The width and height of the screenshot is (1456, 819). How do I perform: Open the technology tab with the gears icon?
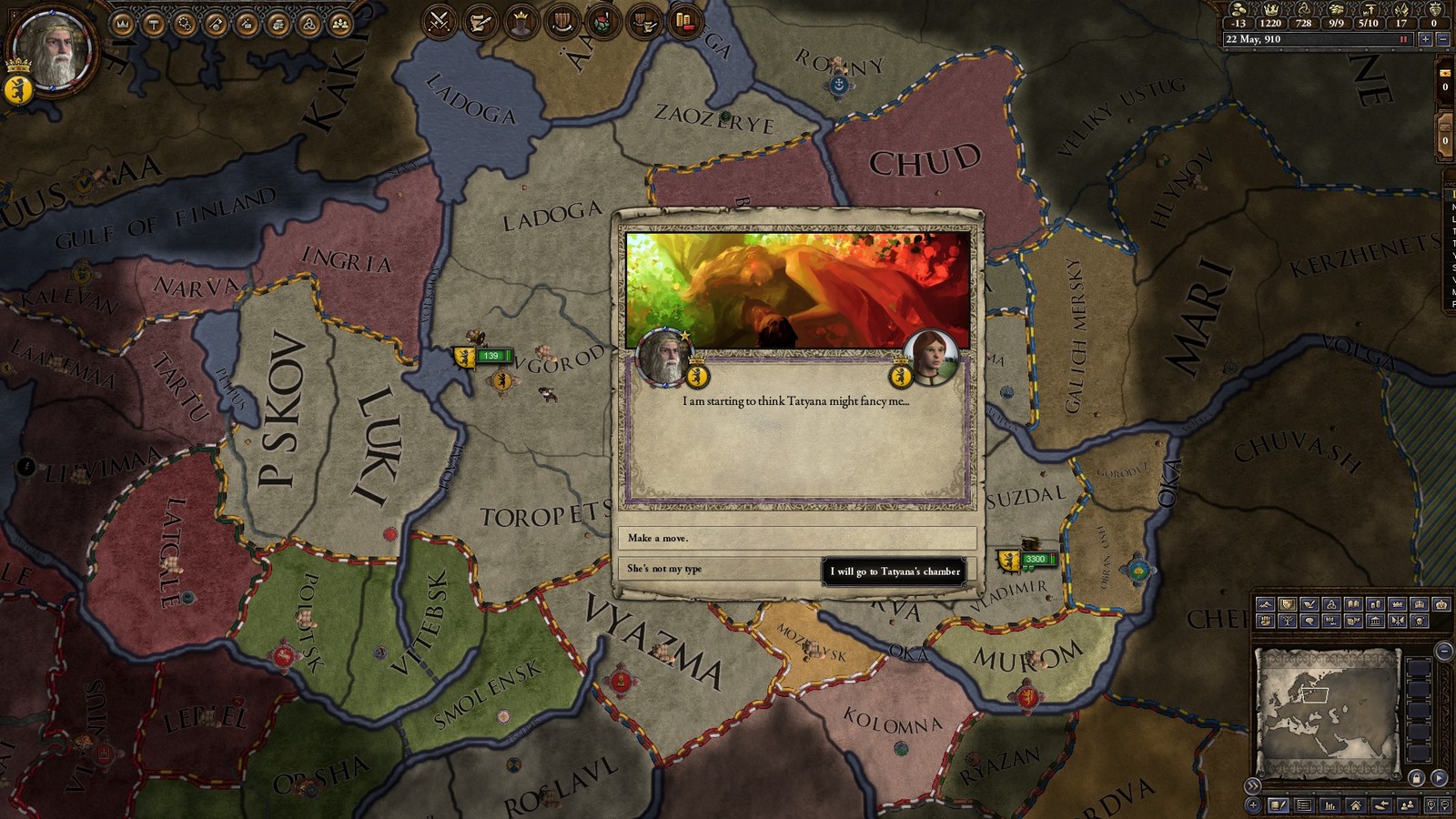click(185, 24)
